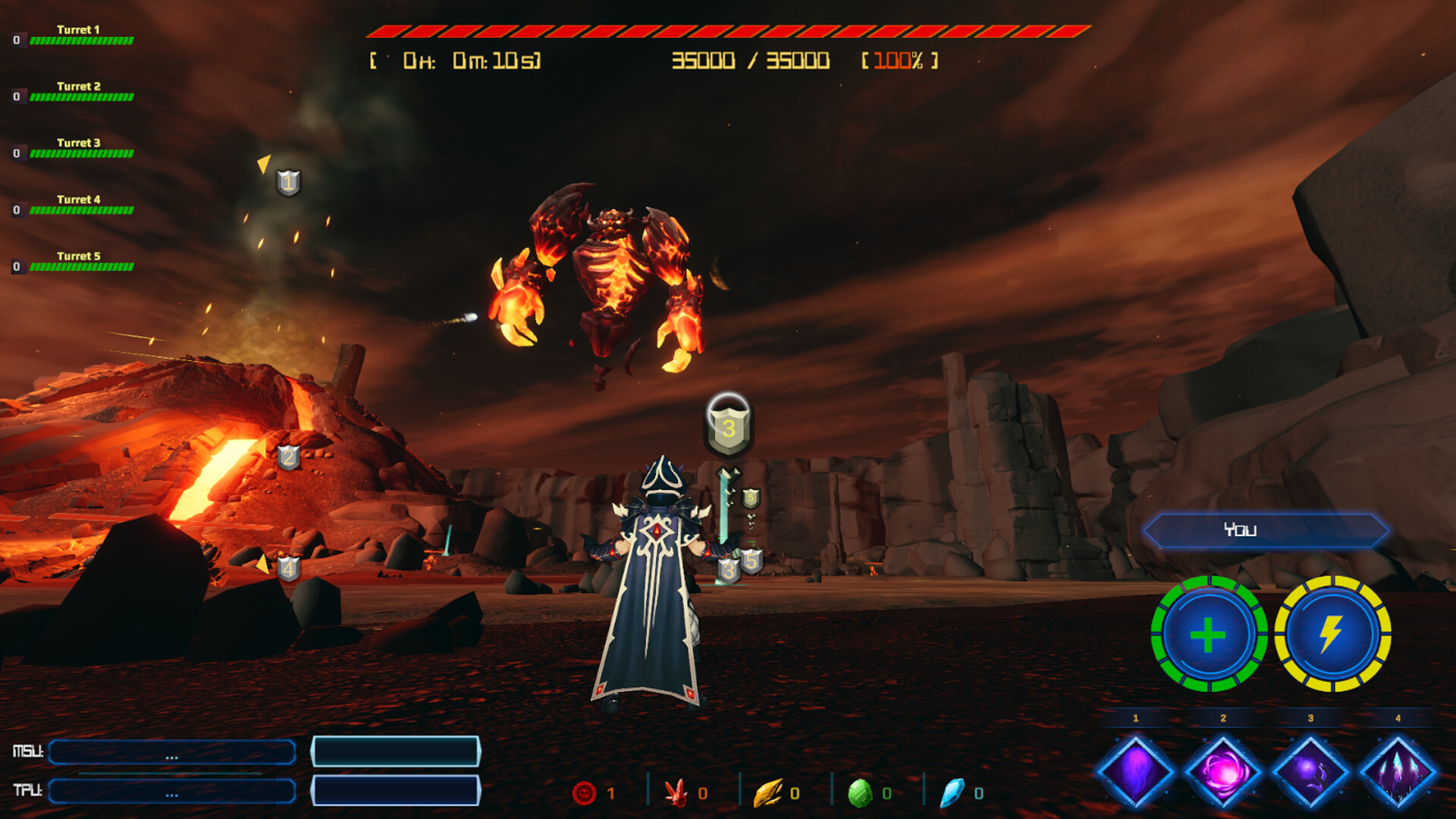
Task: Select Turret 5 in the turret list
Action: [78, 262]
